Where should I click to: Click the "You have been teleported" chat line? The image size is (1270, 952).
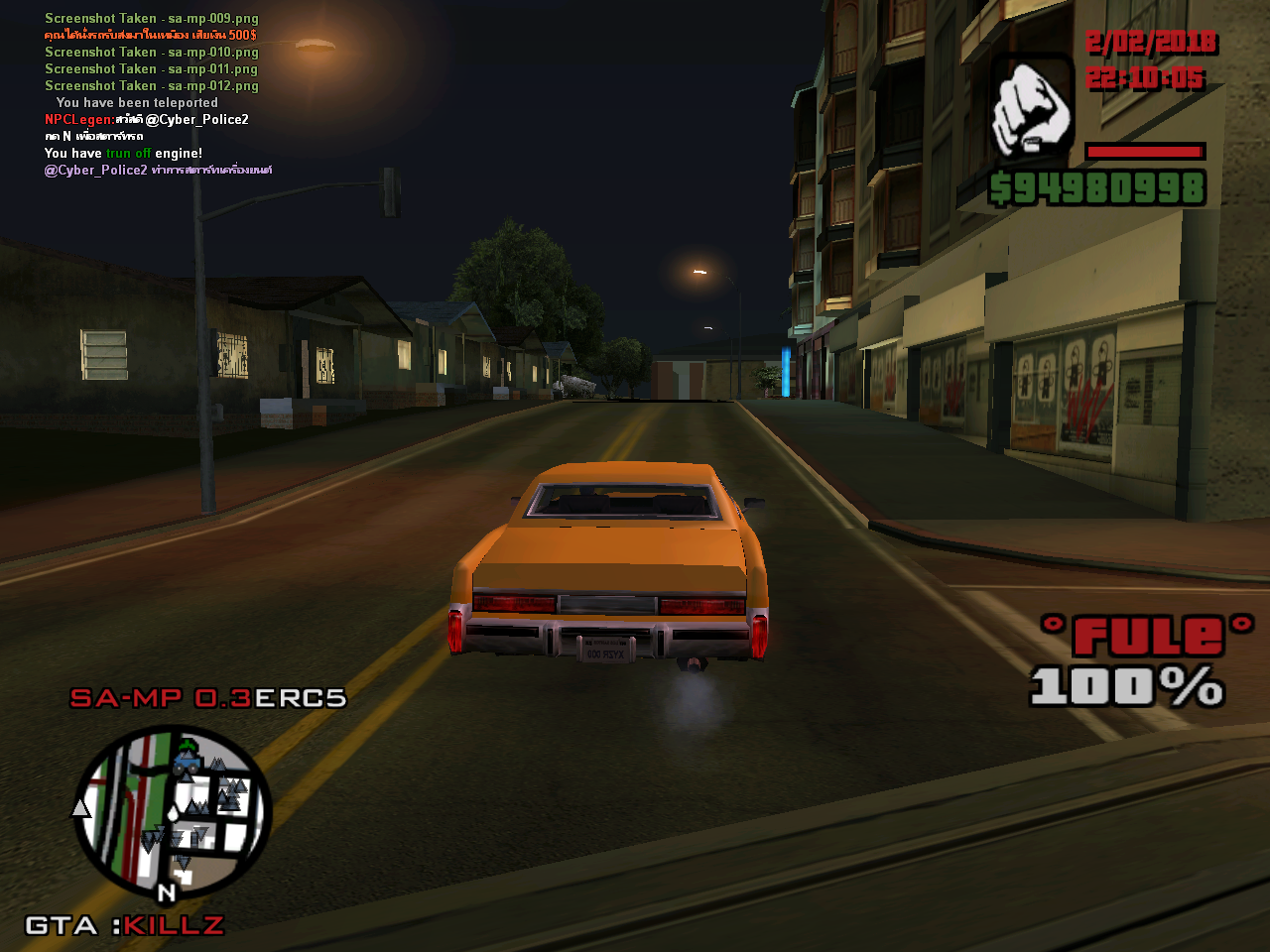(x=137, y=102)
